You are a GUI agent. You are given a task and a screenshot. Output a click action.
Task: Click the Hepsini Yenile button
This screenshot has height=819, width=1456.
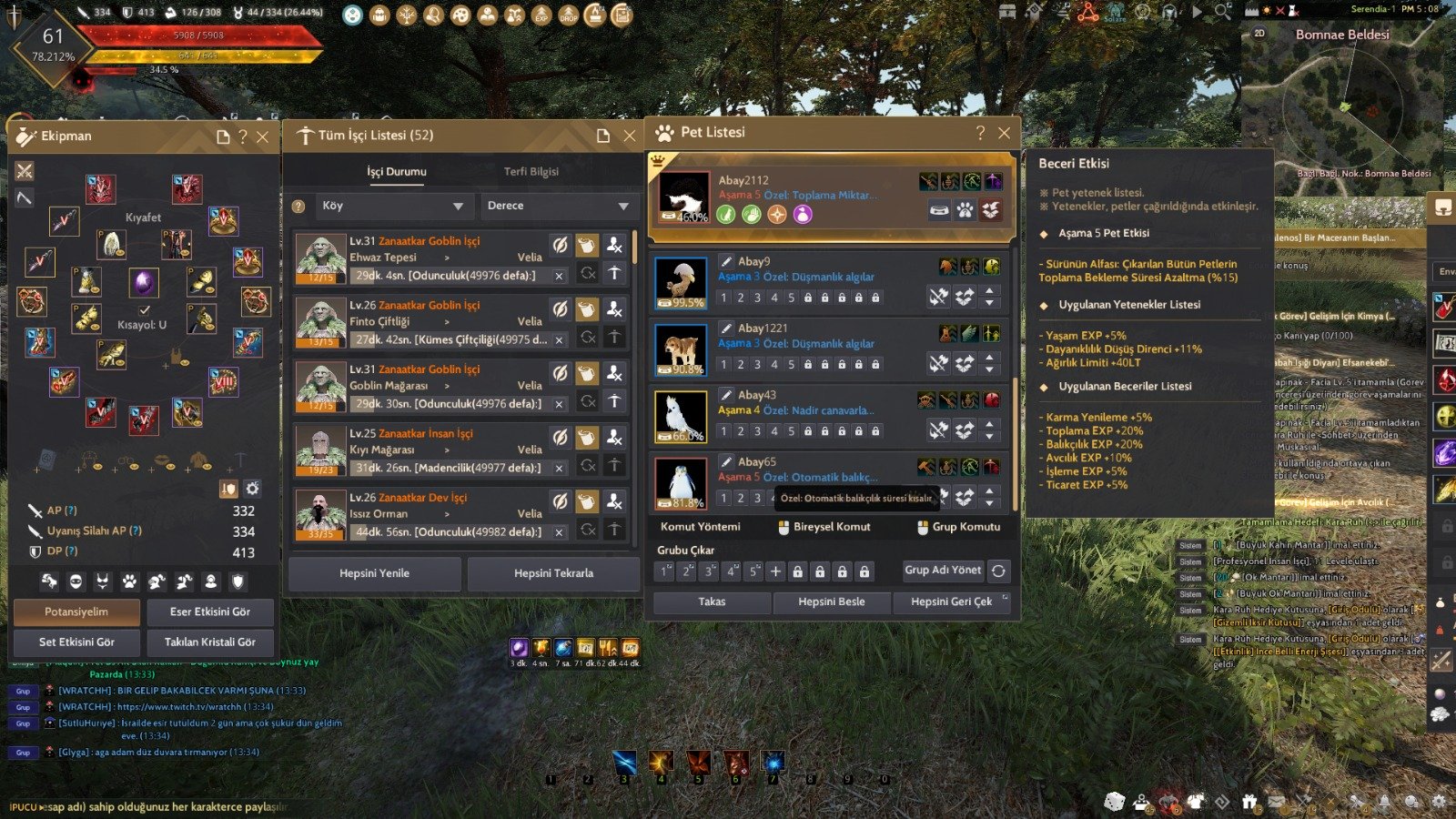tap(374, 573)
